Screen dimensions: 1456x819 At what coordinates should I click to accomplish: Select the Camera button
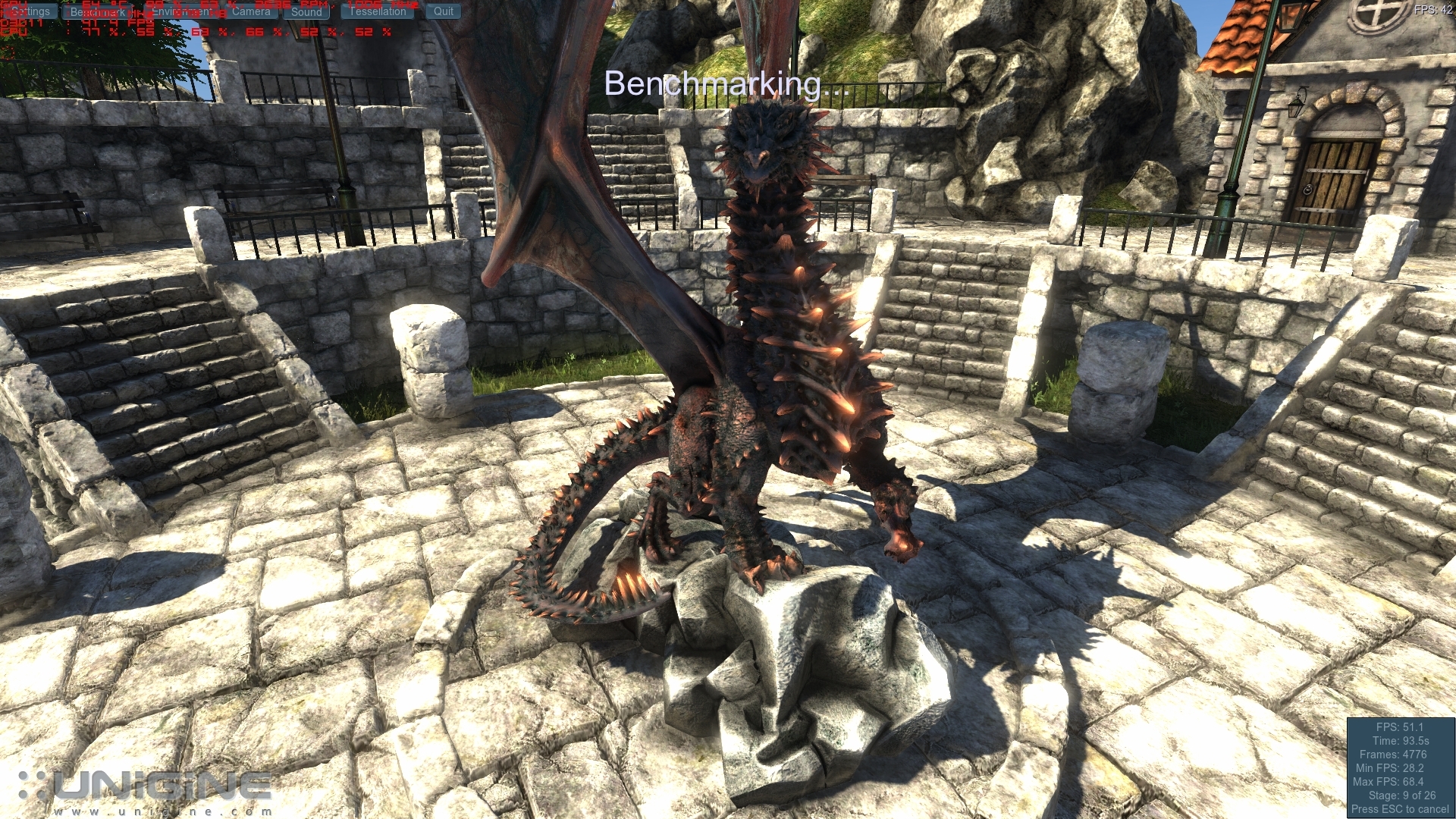251,11
